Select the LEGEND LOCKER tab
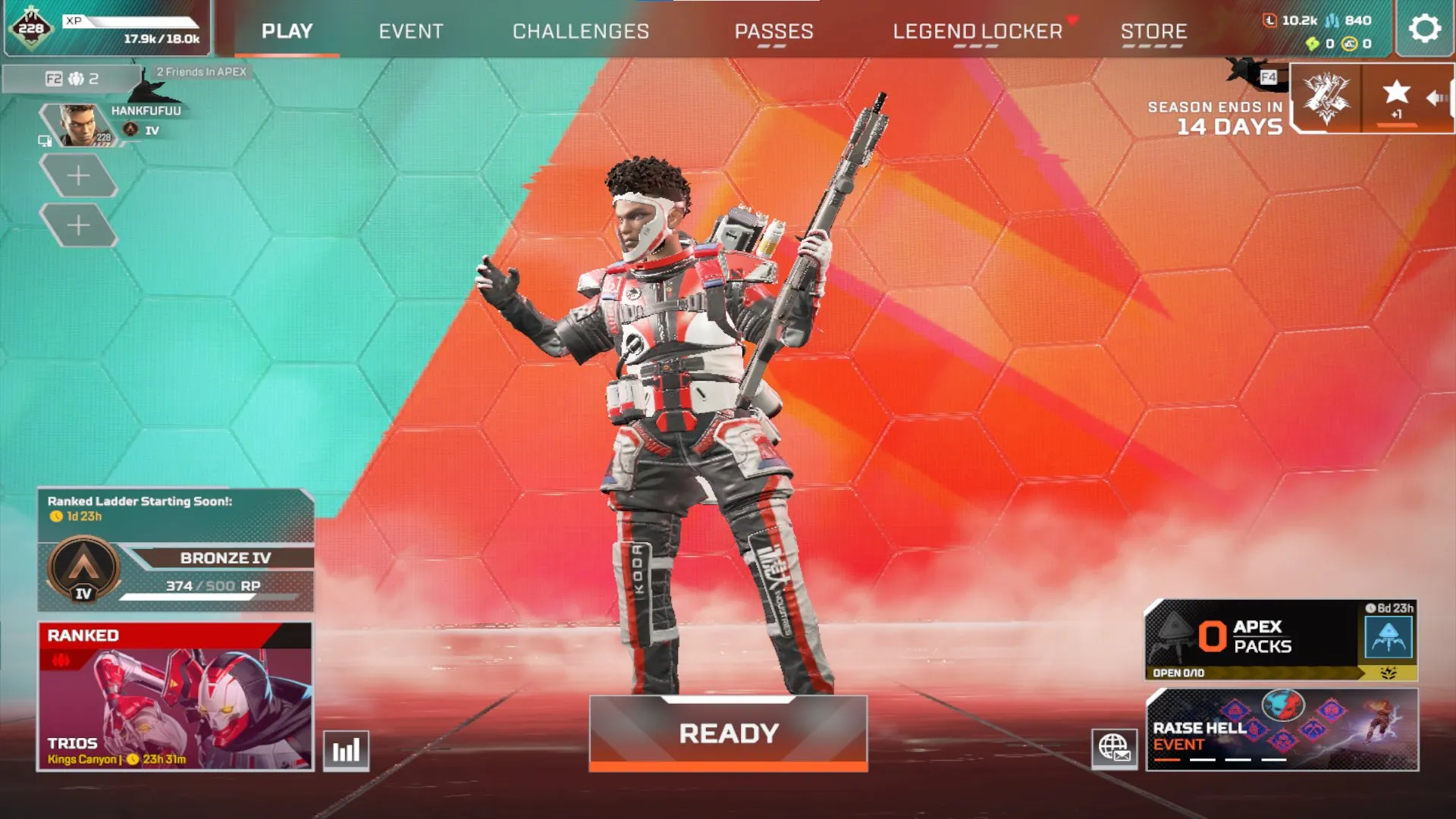Viewport: 1456px width, 819px height. point(977,31)
